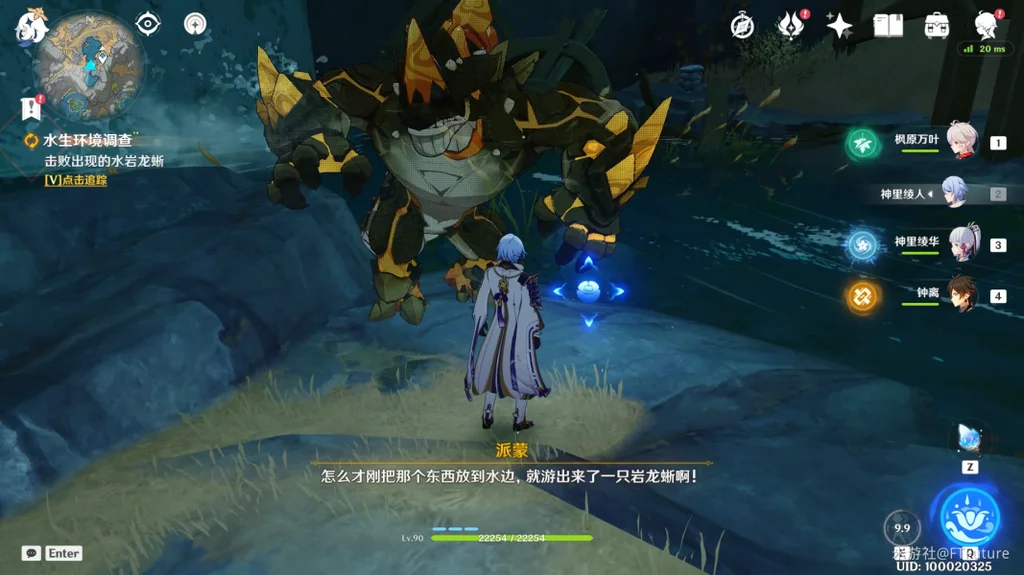Open the character profile head icon
Viewport: 1024px width, 575px height.
click(x=986, y=26)
